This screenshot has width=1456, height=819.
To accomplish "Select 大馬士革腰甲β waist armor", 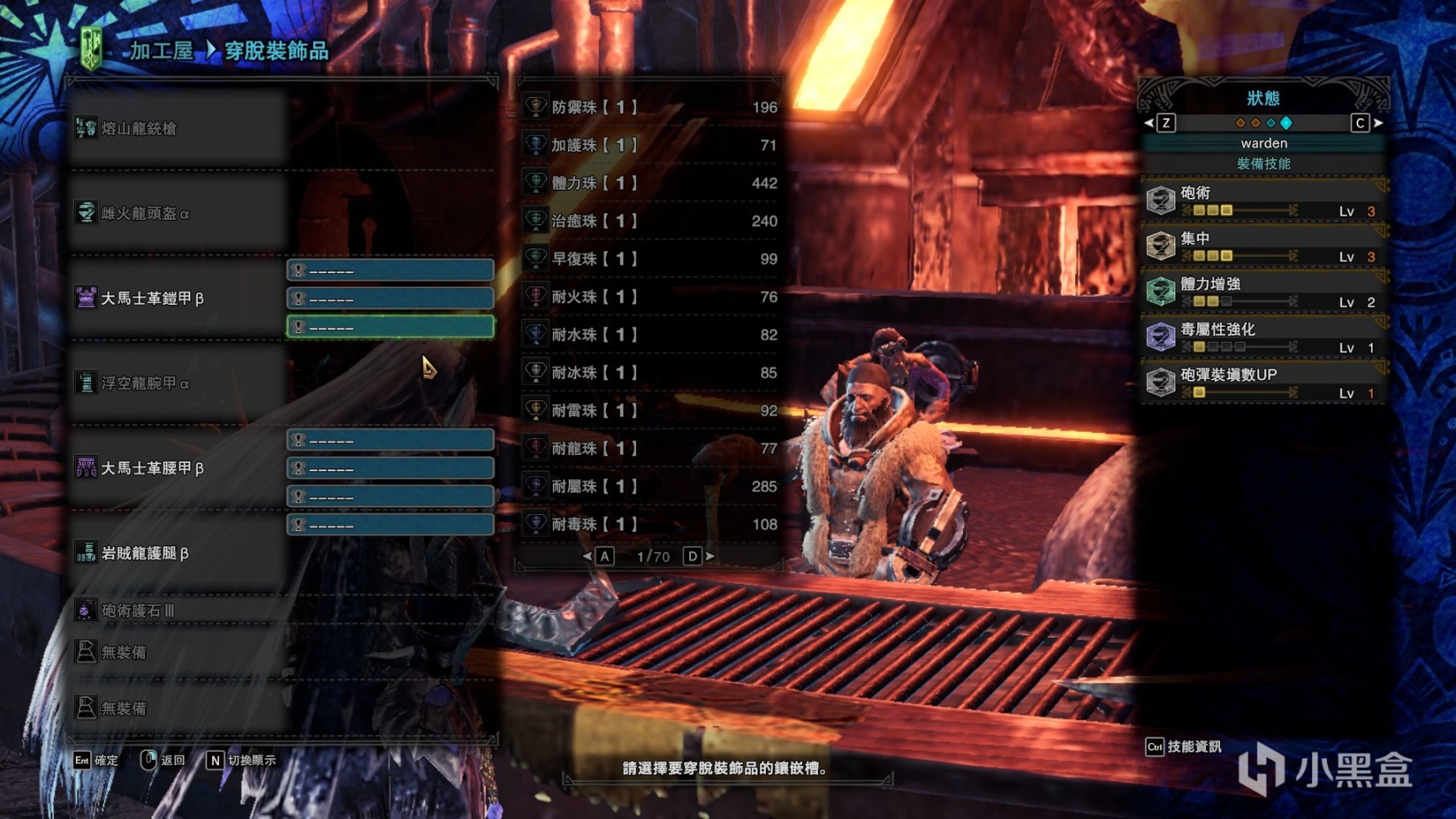I will 152,468.
